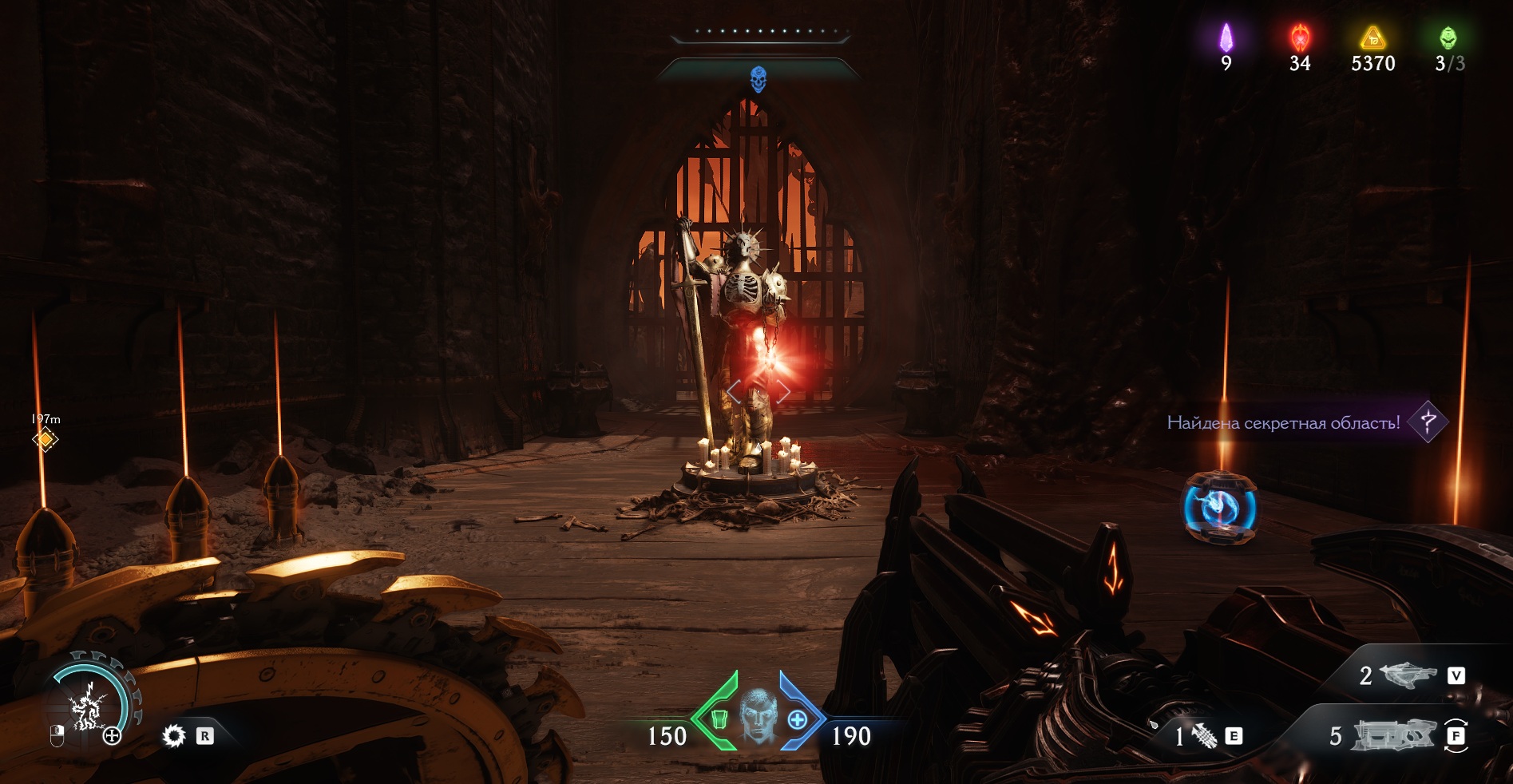Select the orange objective waypoint marker
Viewport: 1513px width, 784px height.
[x=46, y=439]
